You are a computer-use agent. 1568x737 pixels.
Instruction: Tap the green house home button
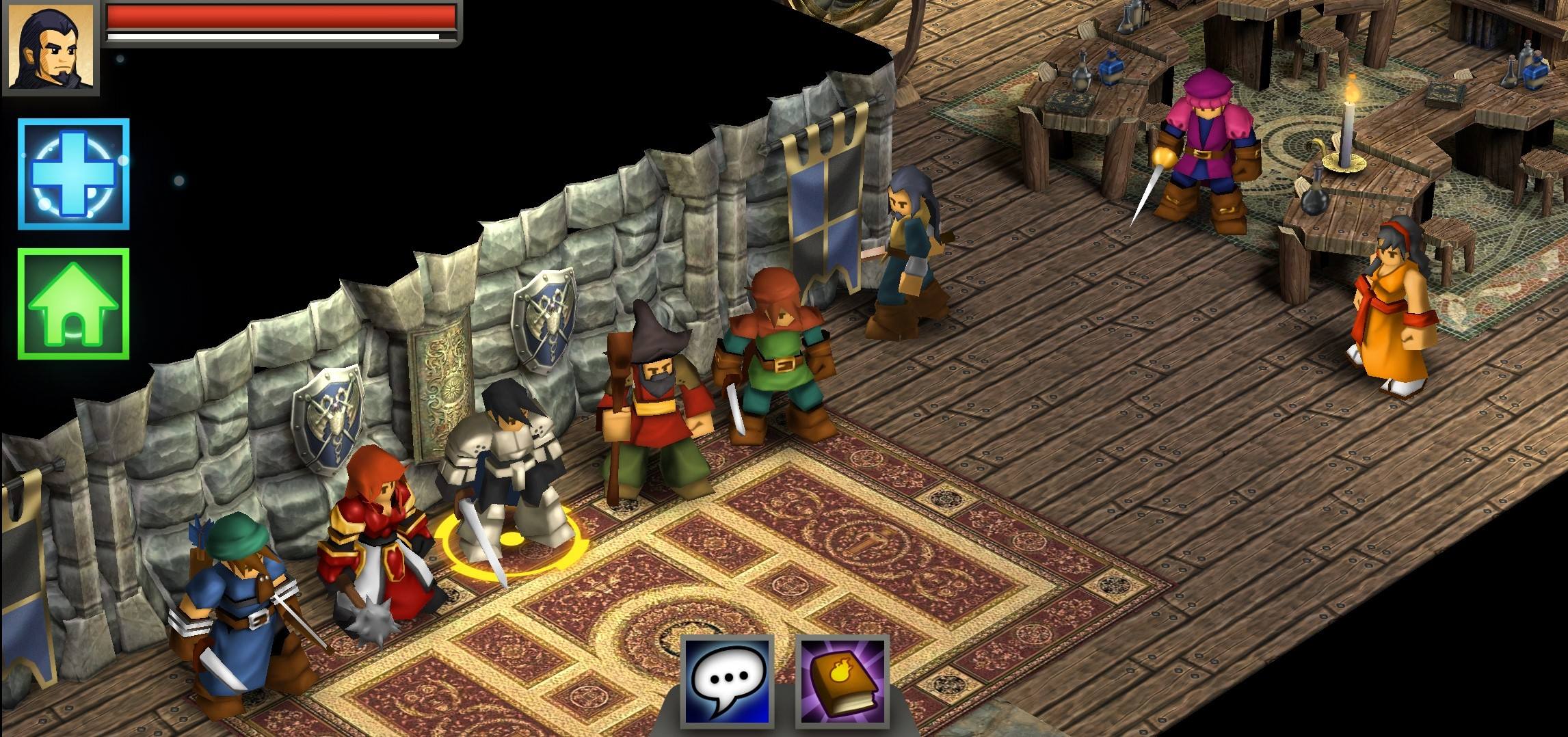pyautogui.click(x=73, y=304)
